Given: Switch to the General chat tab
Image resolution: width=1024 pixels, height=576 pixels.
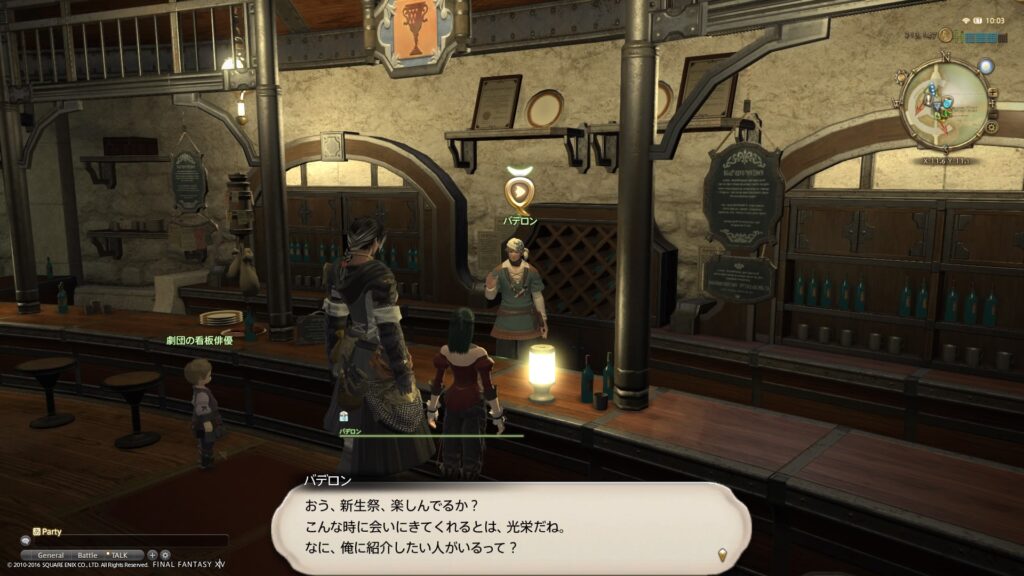Looking at the screenshot, I should [51, 554].
